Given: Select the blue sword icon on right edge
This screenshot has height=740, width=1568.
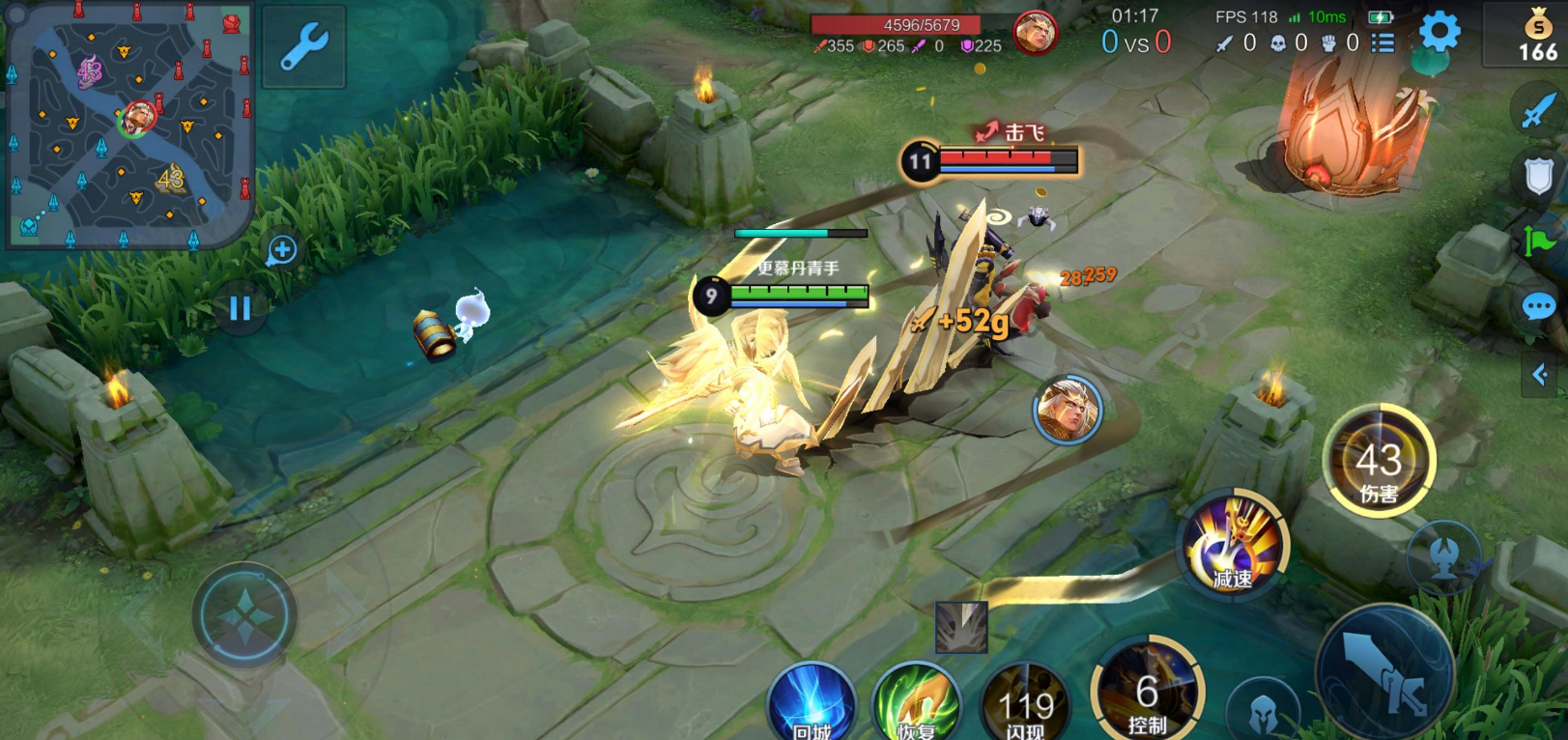Looking at the screenshot, I should [x=1538, y=108].
